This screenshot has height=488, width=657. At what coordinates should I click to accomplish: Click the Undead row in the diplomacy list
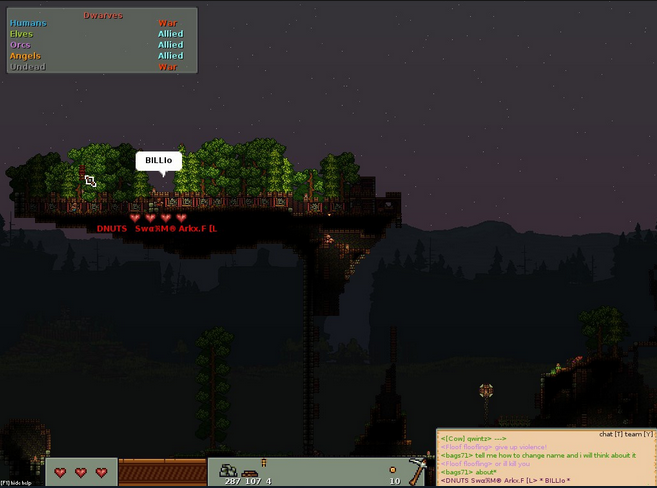click(28, 67)
